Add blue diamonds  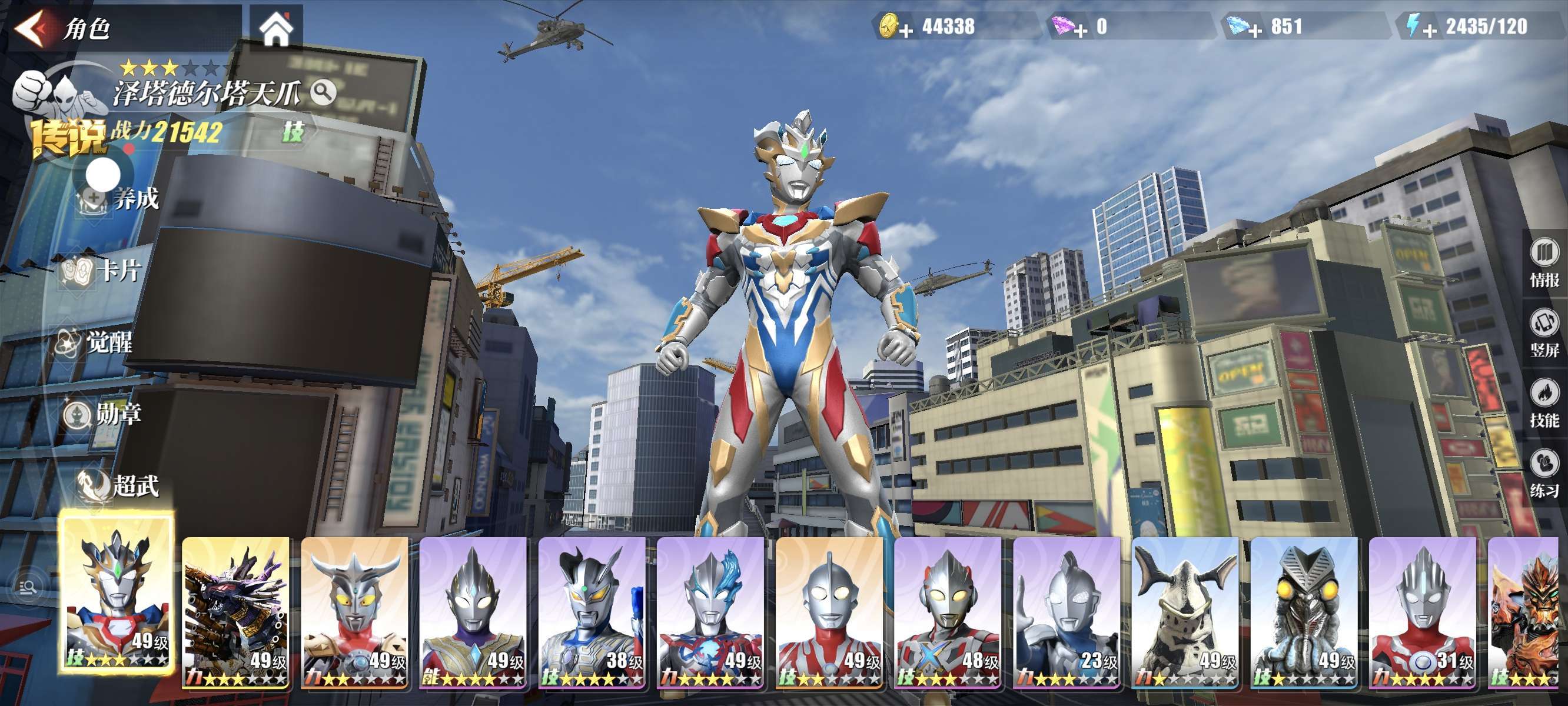1255,29
